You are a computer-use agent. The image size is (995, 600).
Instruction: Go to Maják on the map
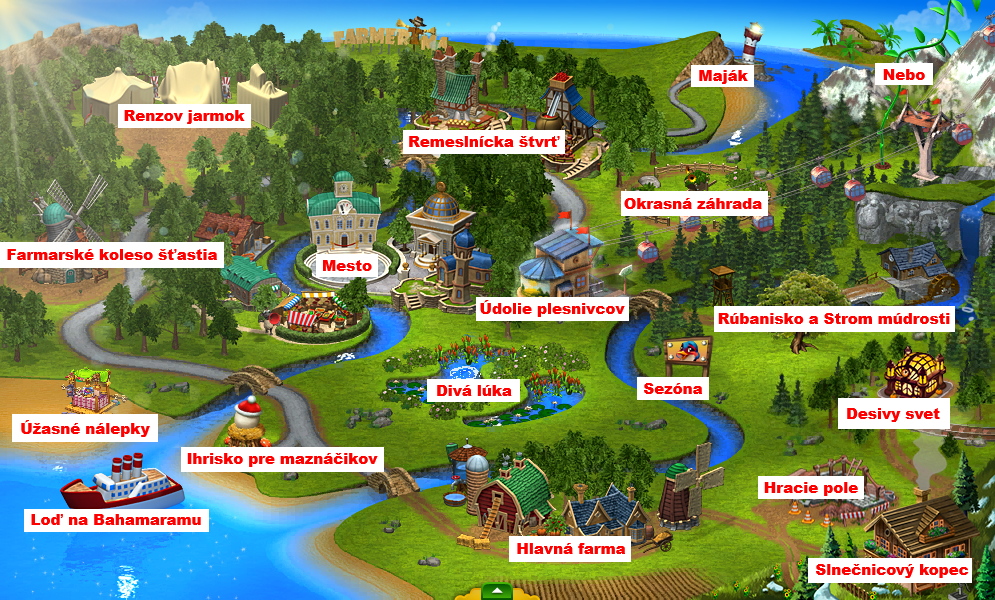pos(723,75)
